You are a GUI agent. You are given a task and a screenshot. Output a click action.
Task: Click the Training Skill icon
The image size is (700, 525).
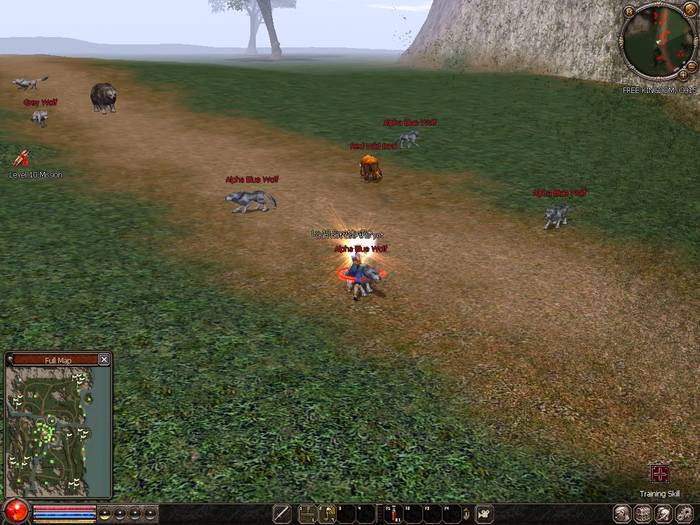pyautogui.click(x=659, y=473)
